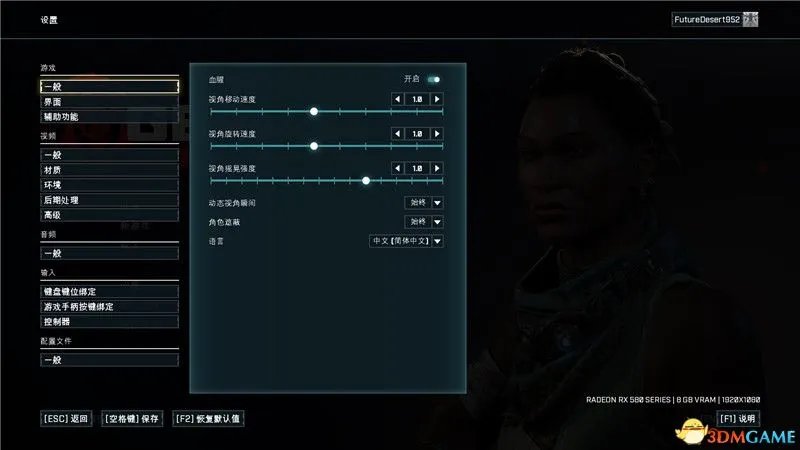Open the 界面 settings section
This screenshot has height=450, width=800.
pyautogui.click(x=108, y=102)
